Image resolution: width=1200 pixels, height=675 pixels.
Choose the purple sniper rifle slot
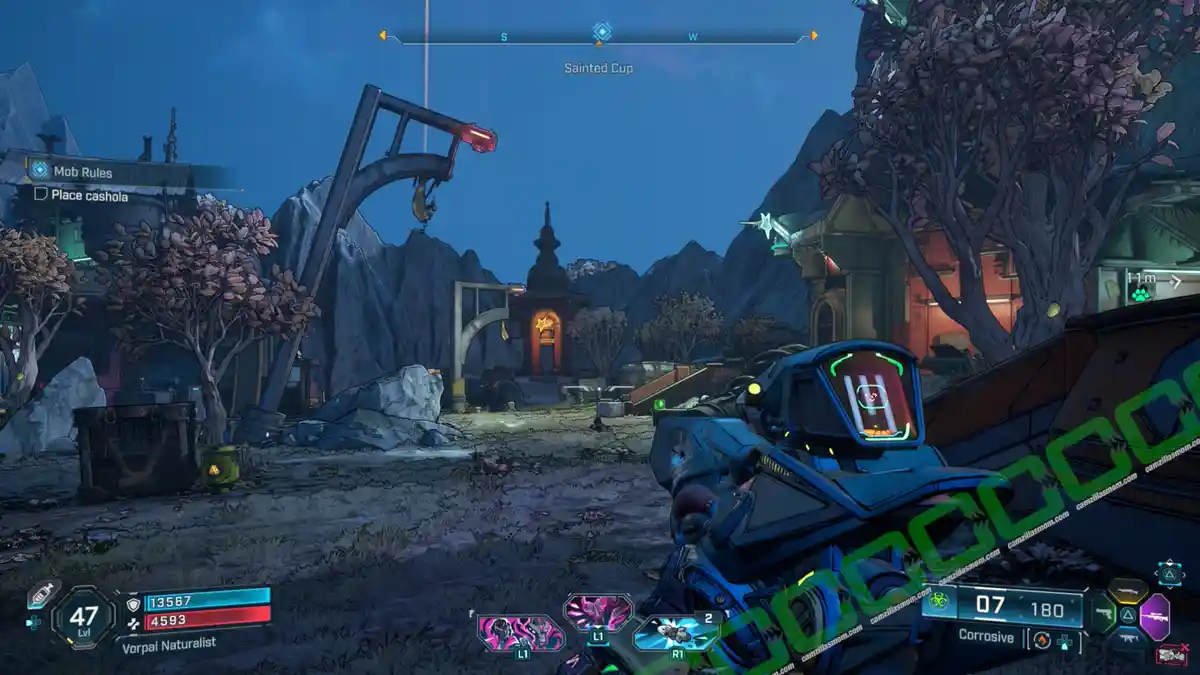[x=1155, y=616]
